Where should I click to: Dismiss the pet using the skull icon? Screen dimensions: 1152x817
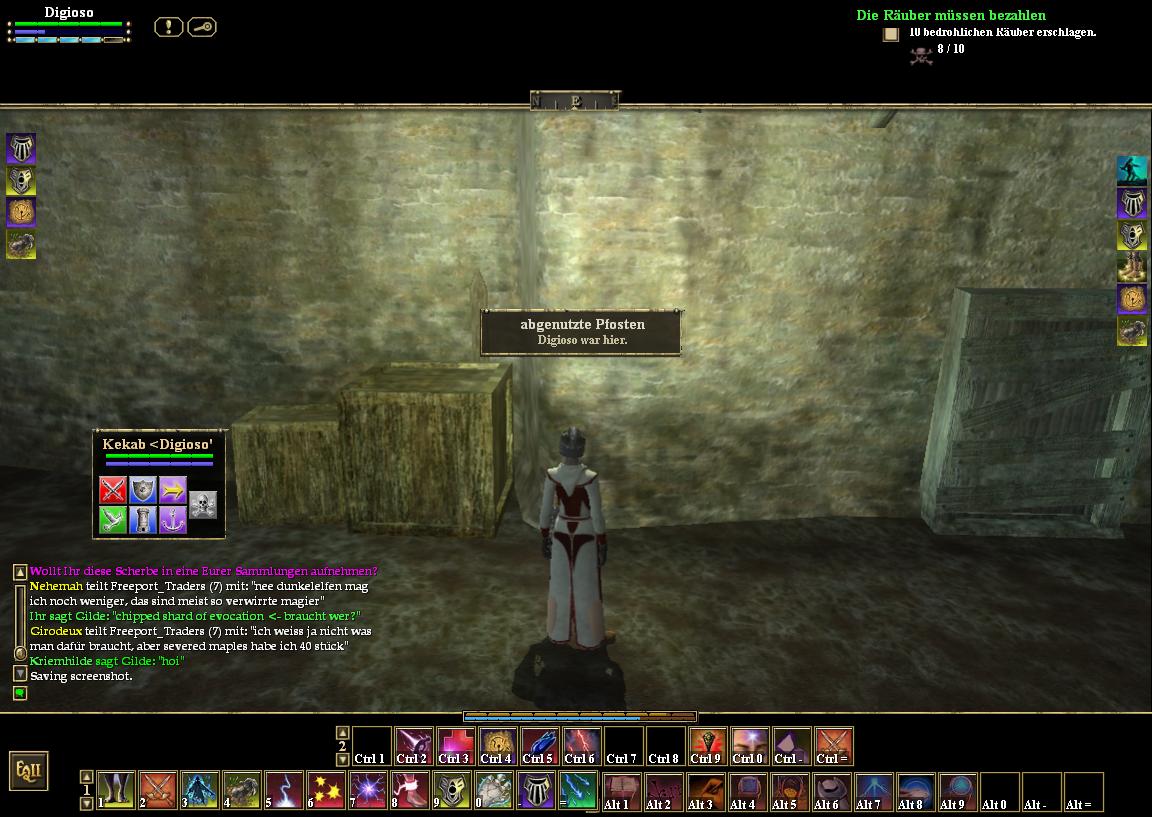pos(203,504)
